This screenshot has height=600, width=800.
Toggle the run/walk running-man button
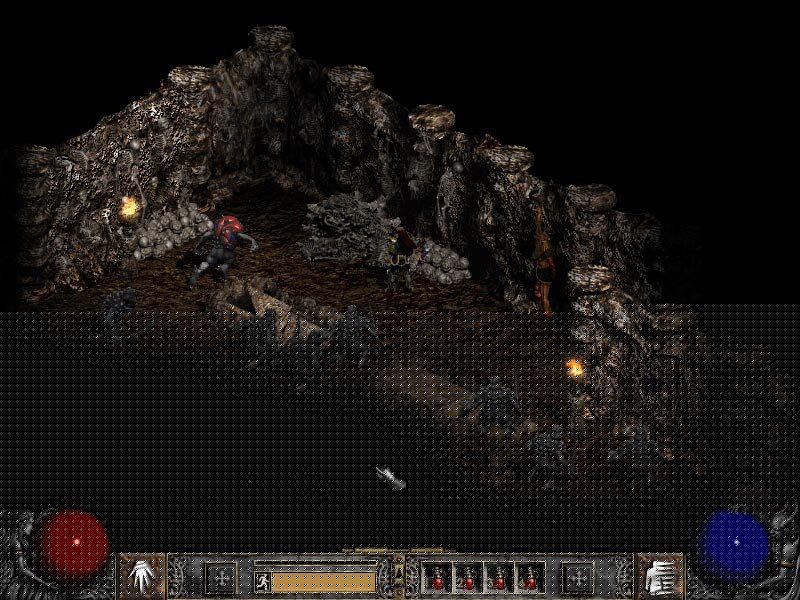(x=262, y=579)
